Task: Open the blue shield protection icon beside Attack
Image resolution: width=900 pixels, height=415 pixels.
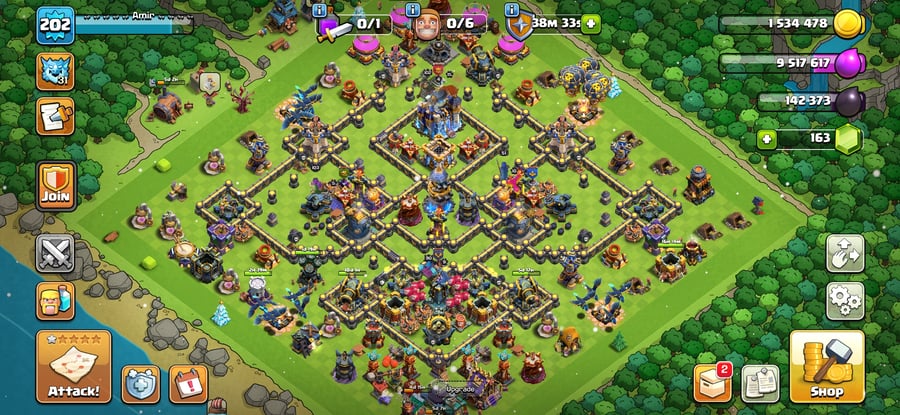Action: [141, 382]
